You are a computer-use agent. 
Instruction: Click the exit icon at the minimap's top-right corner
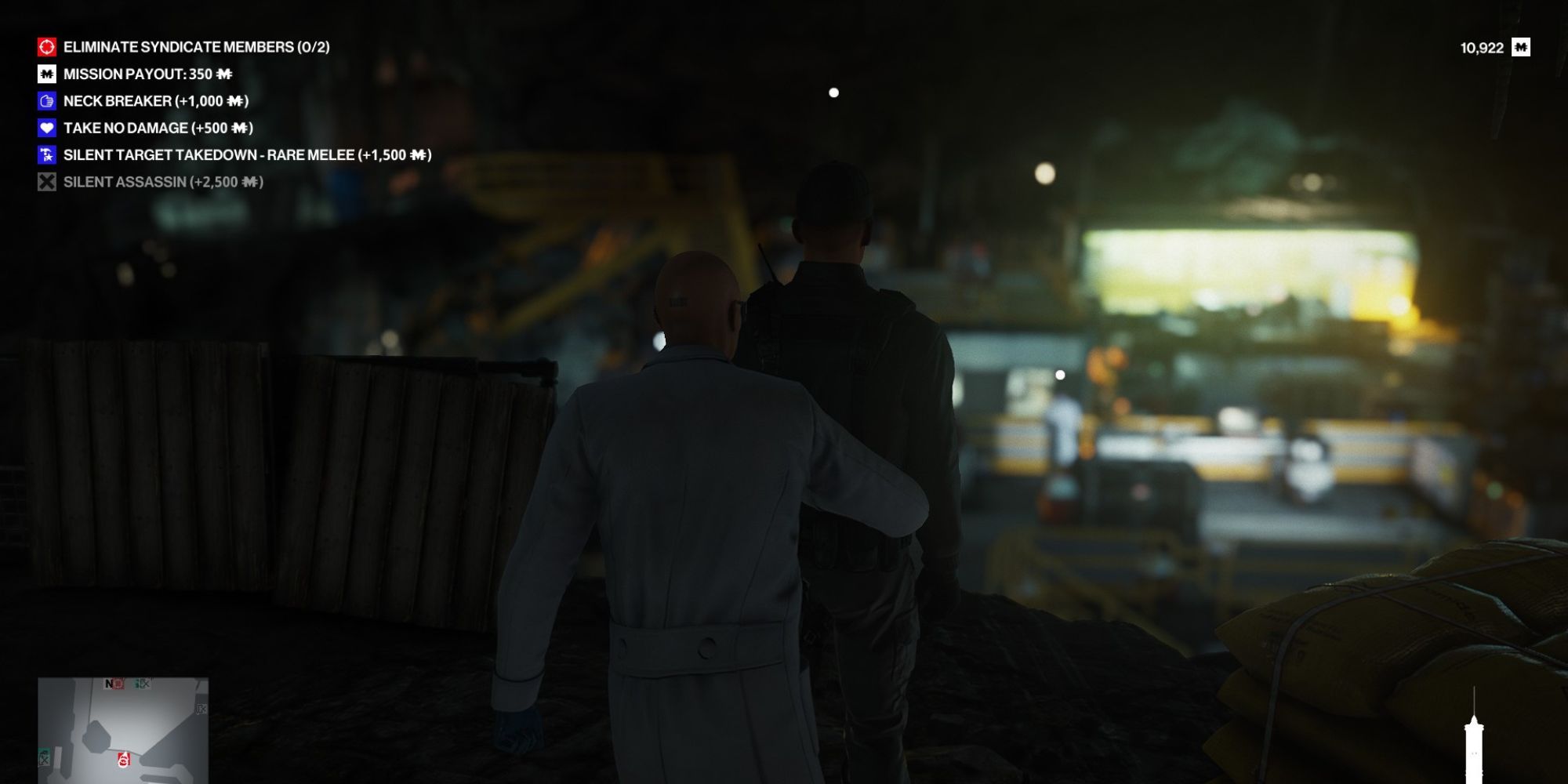point(201,709)
